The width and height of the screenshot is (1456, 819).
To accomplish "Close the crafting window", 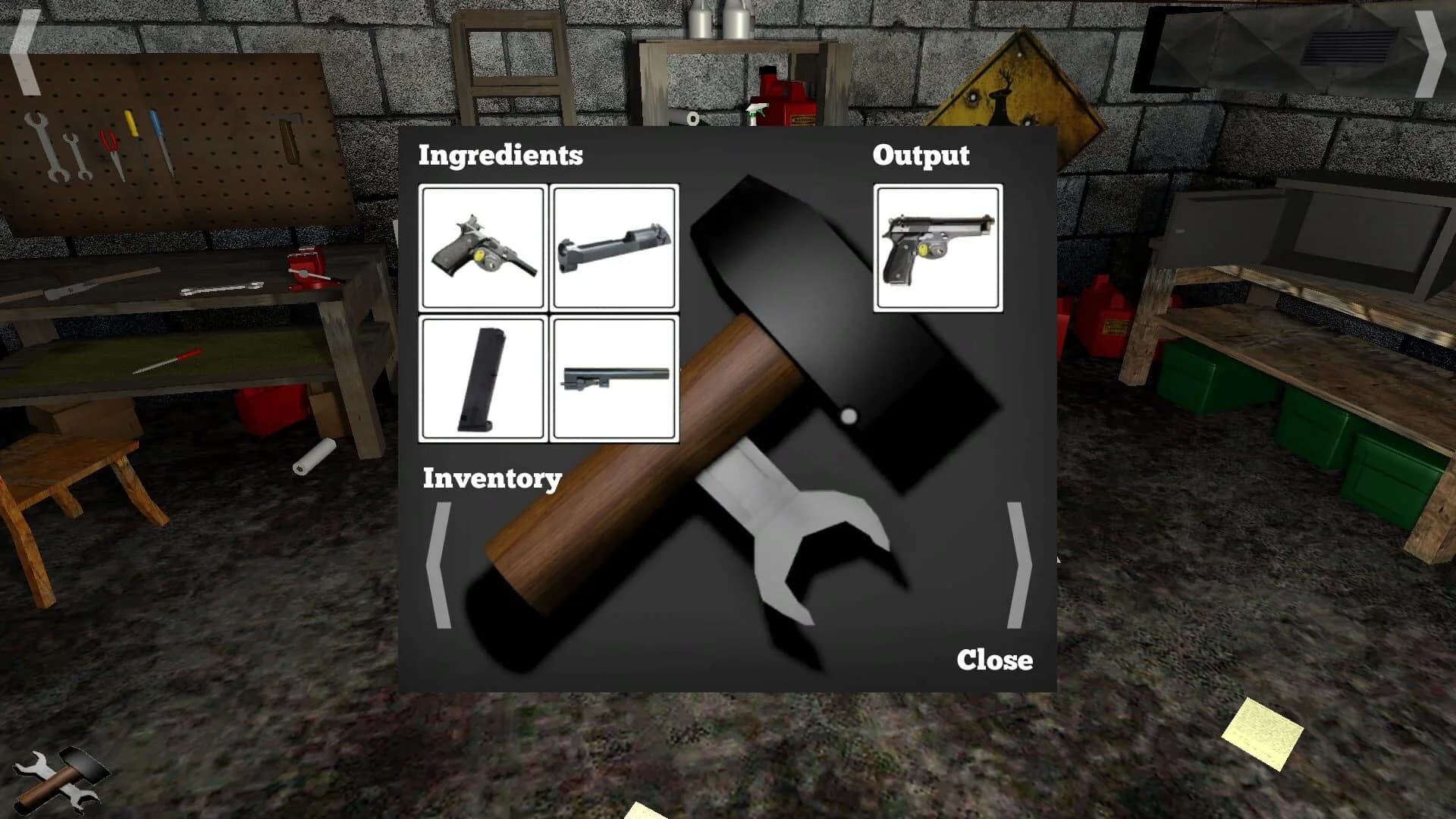I will click(994, 661).
